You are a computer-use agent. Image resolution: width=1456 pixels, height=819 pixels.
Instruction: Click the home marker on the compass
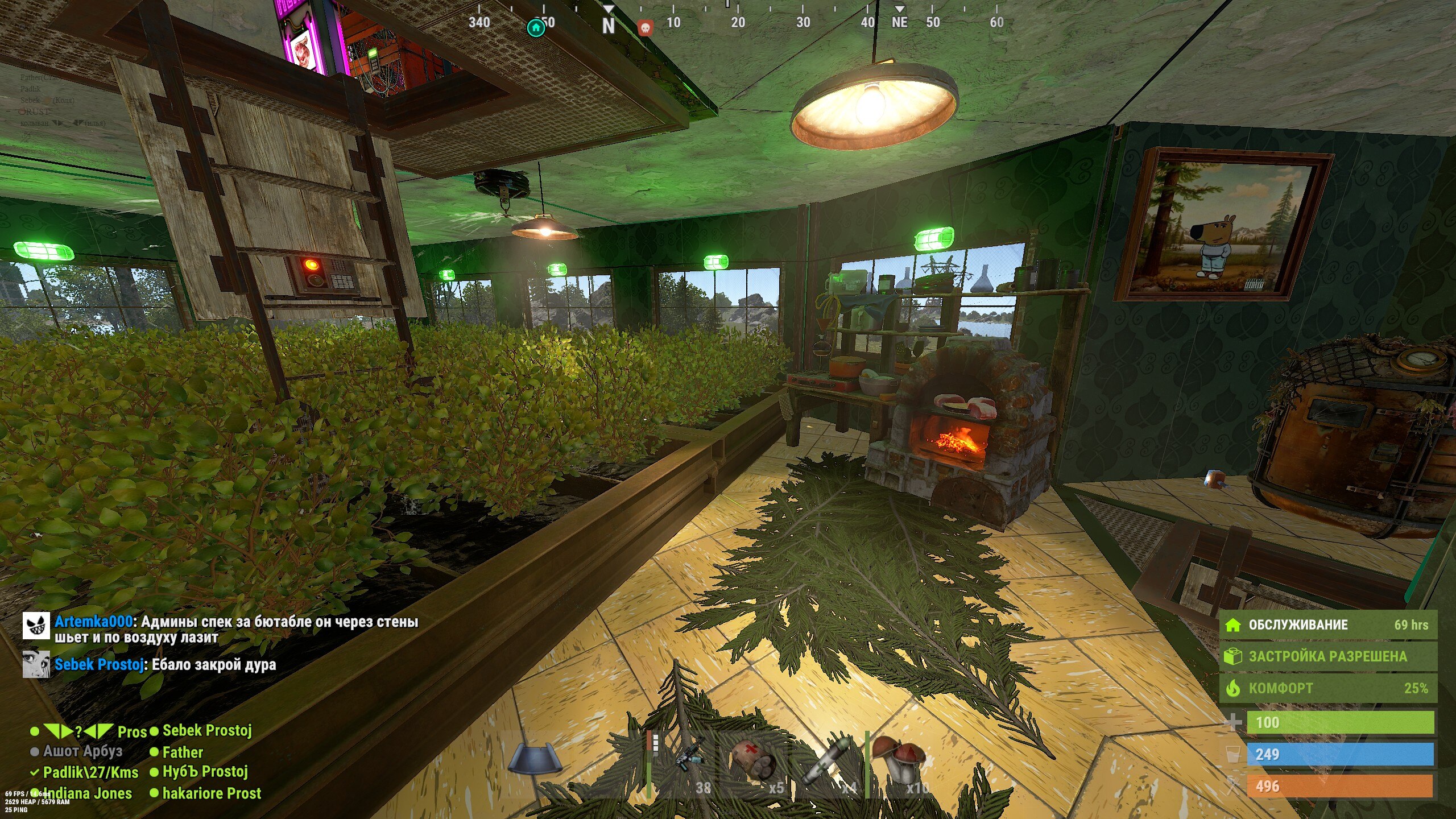click(536, 27)
